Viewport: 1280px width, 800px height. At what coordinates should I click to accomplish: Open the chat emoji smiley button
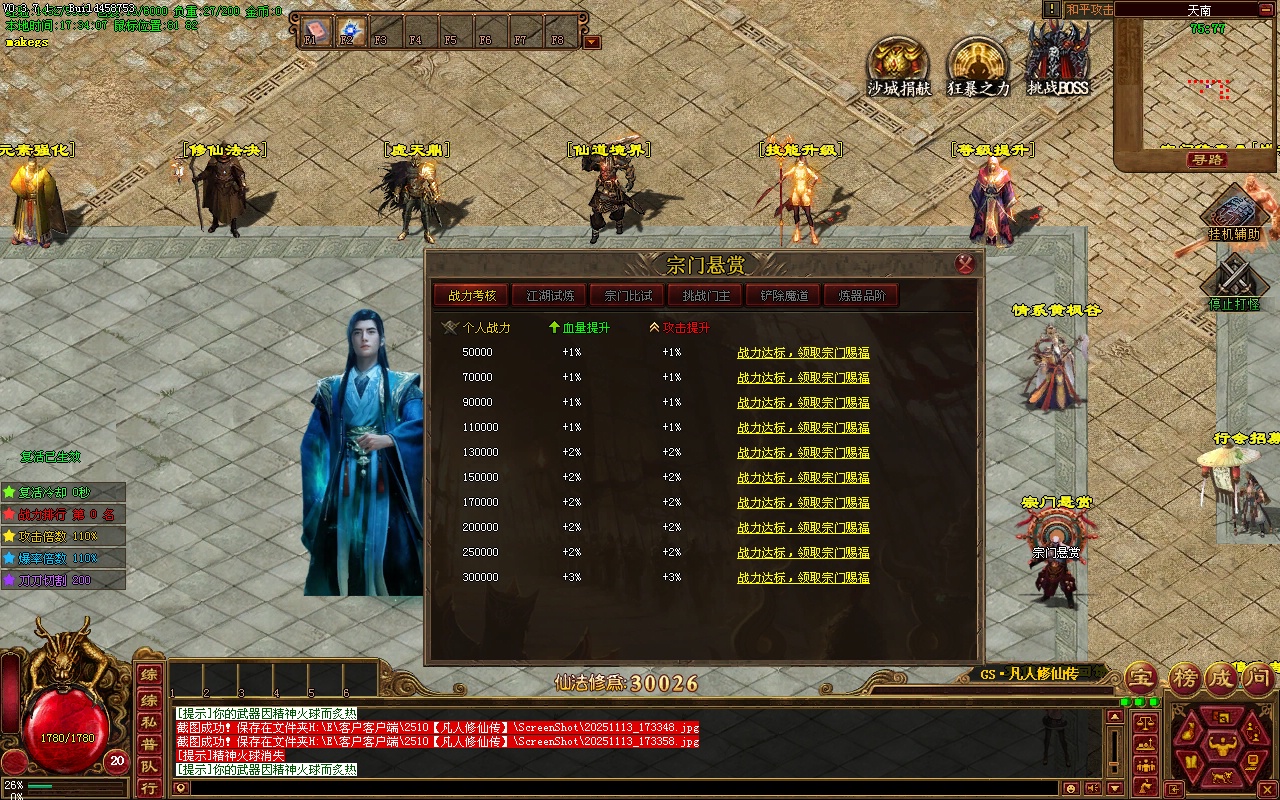point(1071,789)
